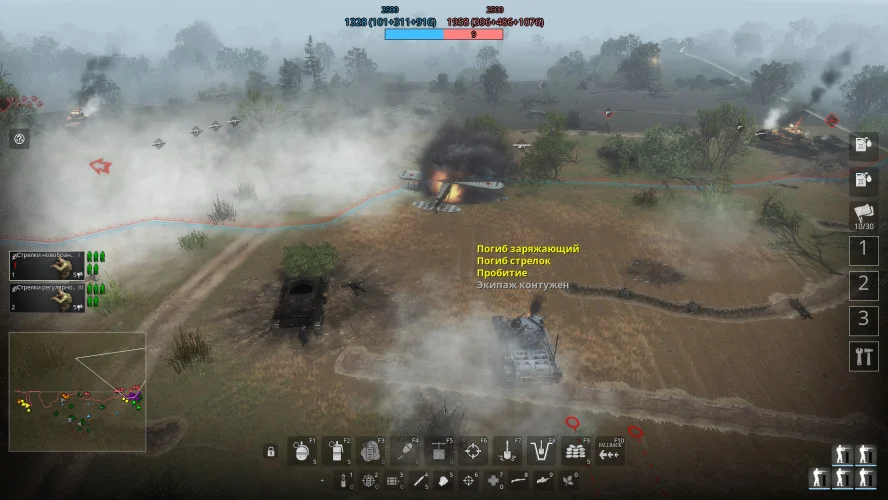The image size is (888, 500).
Task: Select control group 2 button
Action: click(863, 285)
